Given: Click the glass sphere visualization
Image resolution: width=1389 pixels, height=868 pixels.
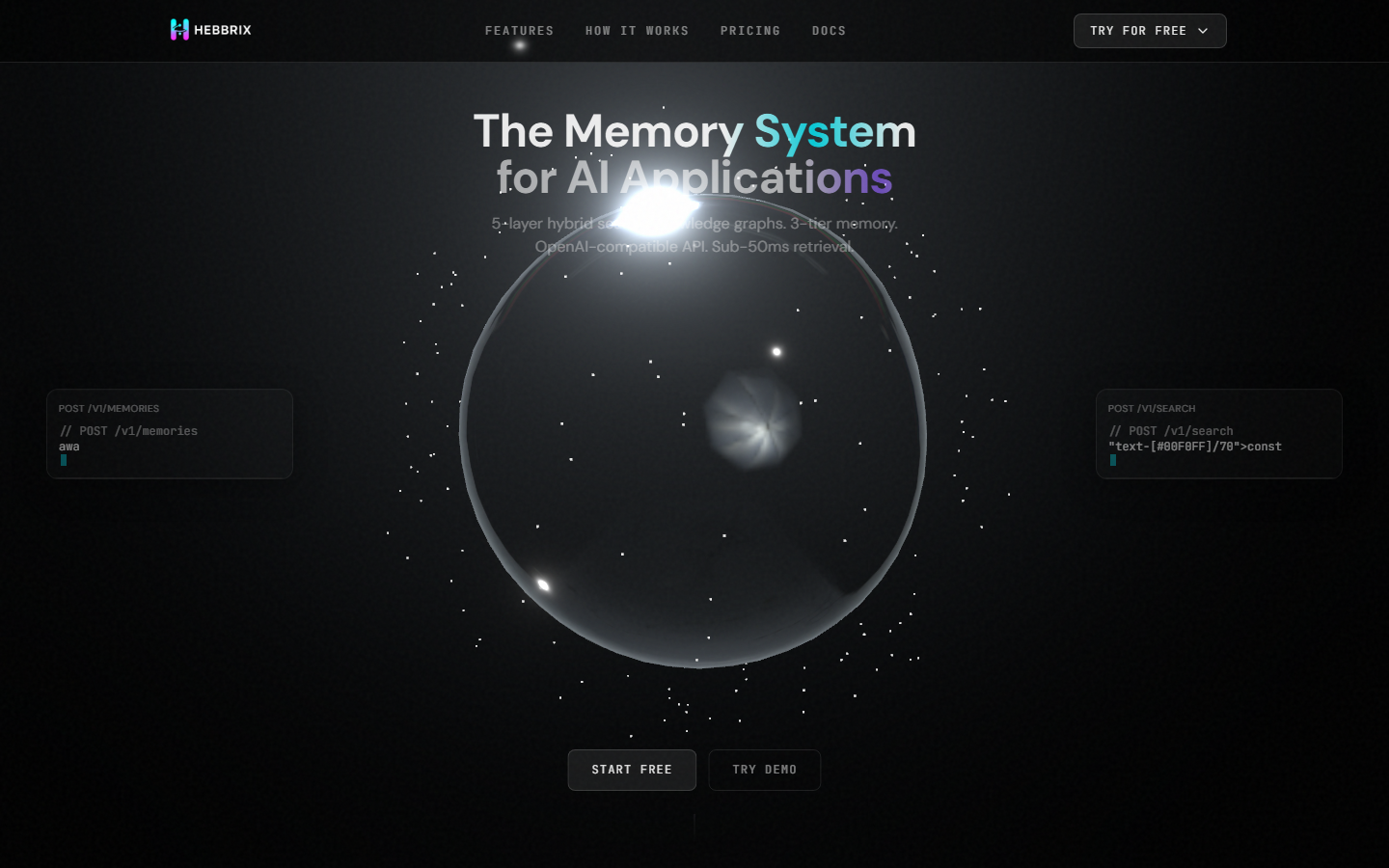Looking at the screenshot, I should (x=694, y=434).
